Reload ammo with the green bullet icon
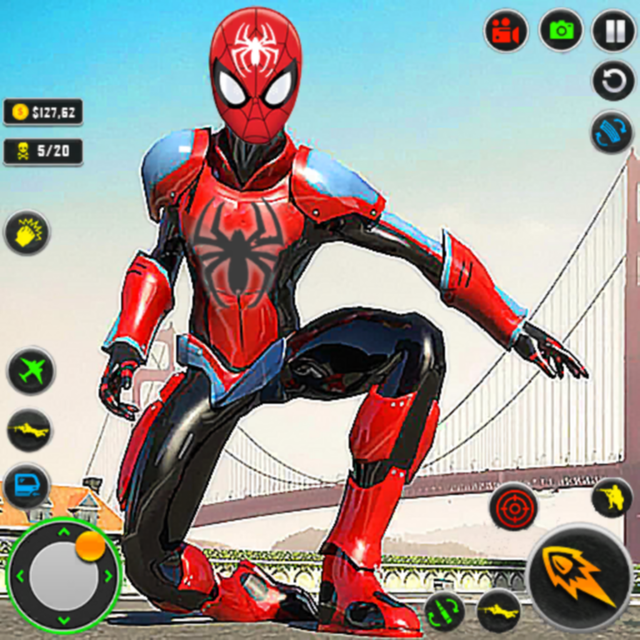The image size is (640, 640). [x=445, y=610]
